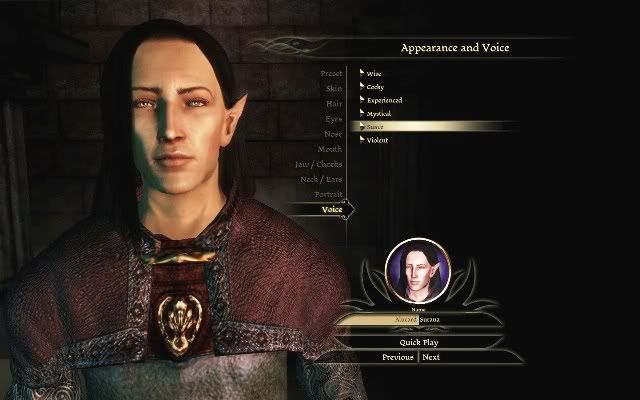Pick the Experienced voice option

[x=384, y=100]
